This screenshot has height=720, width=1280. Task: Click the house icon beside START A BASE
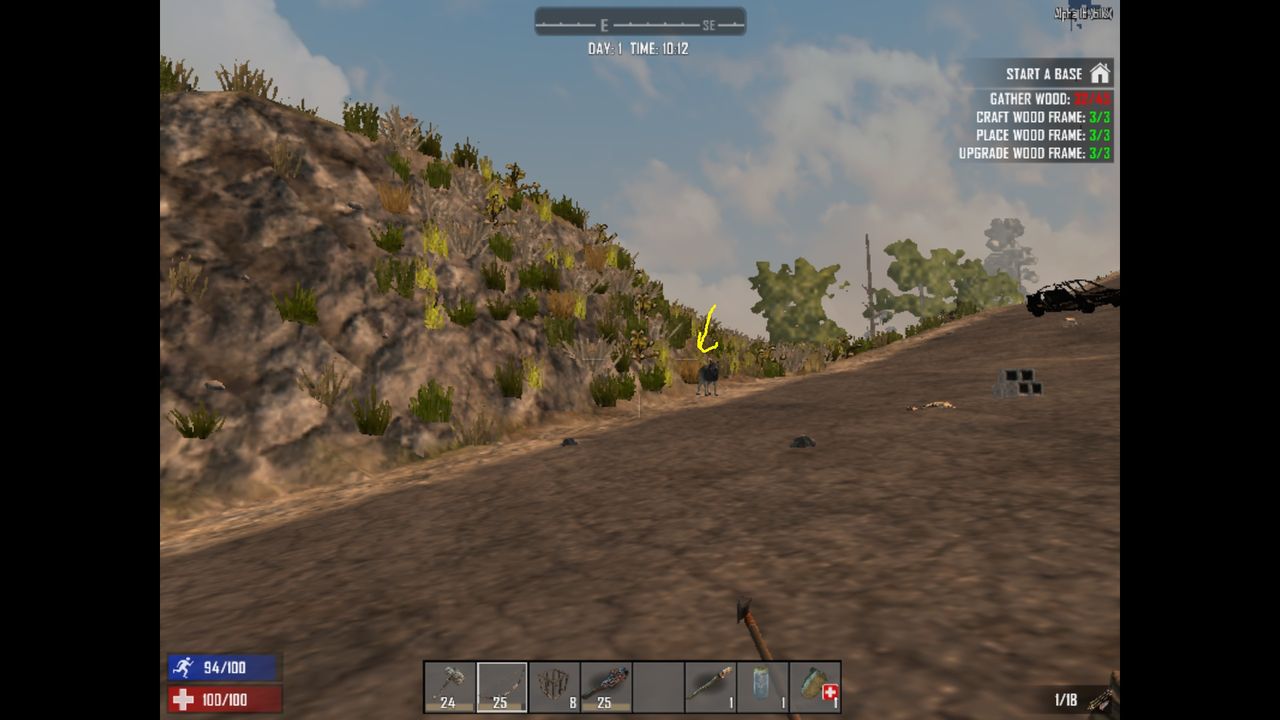(x=1101, y=73)
